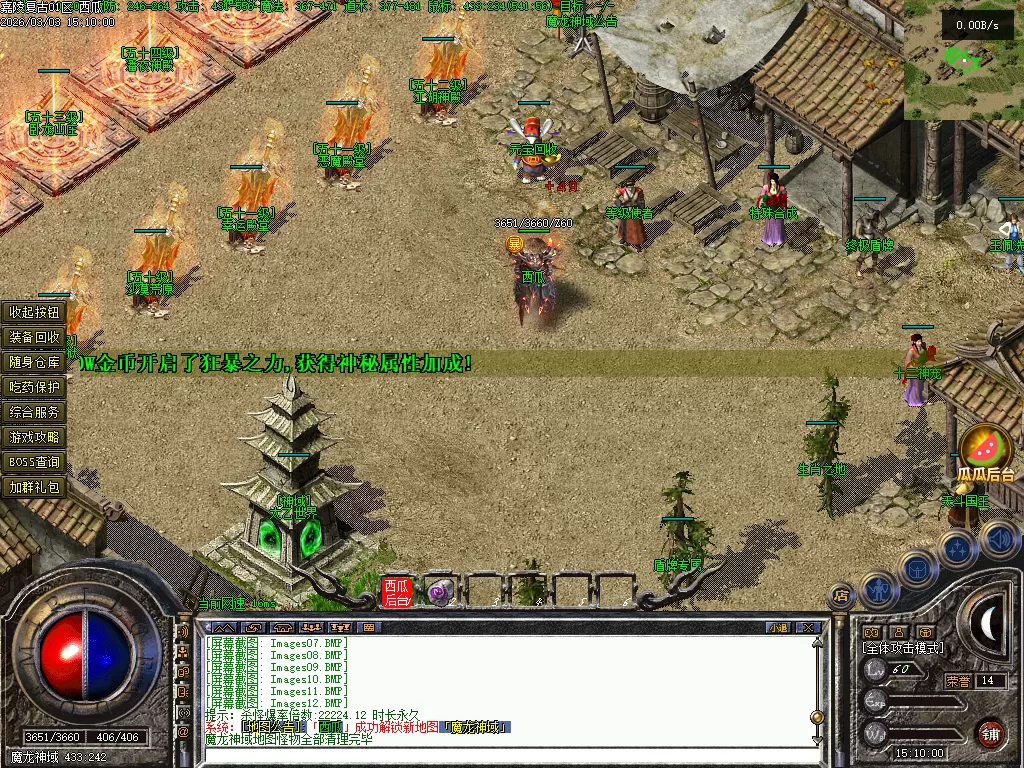1024x768 pixels.
Task: Click the 小退 logout button
Action: [778, 628]
